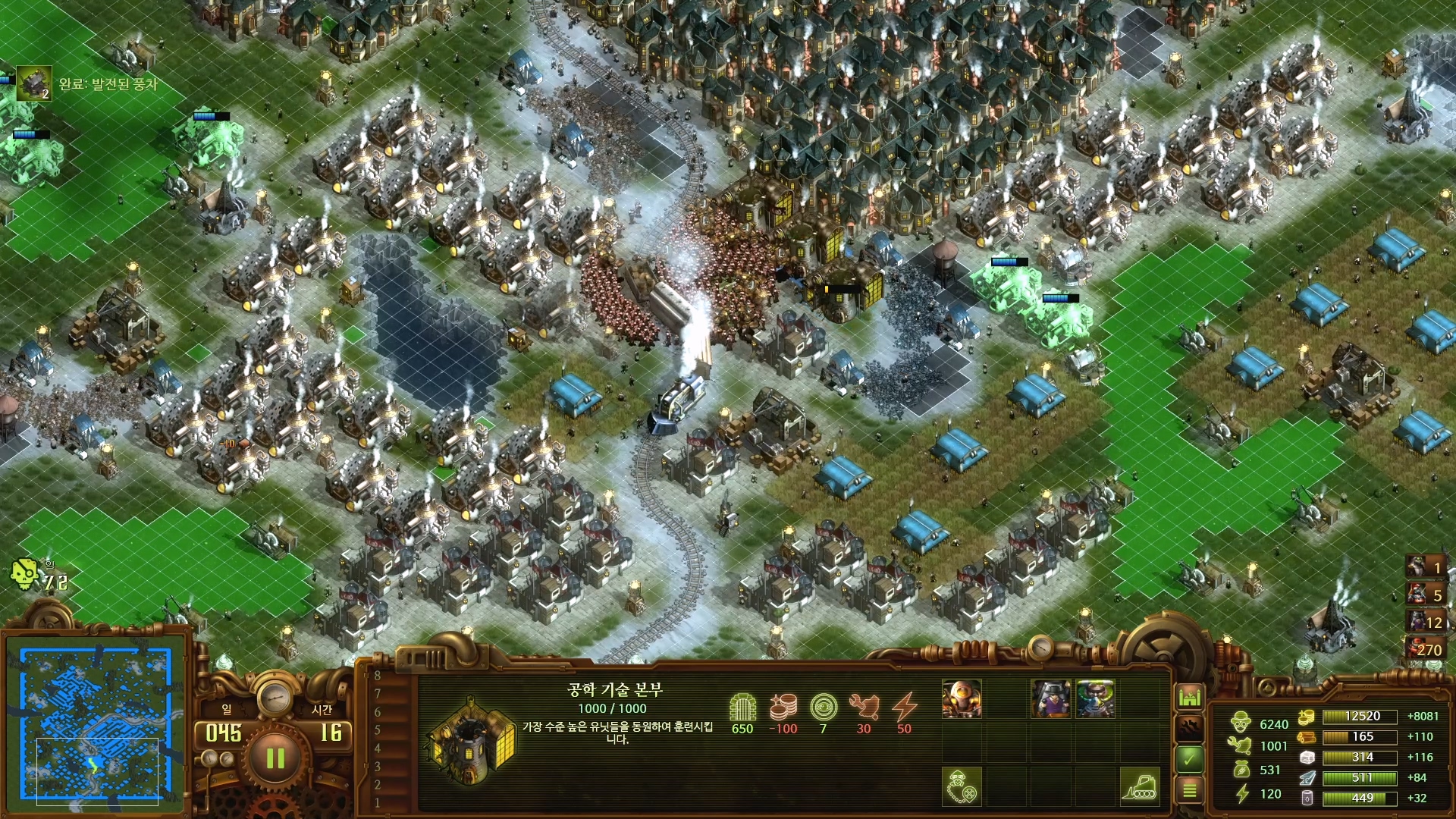The width and height of the screenshot is (1456, 819).
Task: Open the wrench and hammer panel button
Action: point(1189,727)
